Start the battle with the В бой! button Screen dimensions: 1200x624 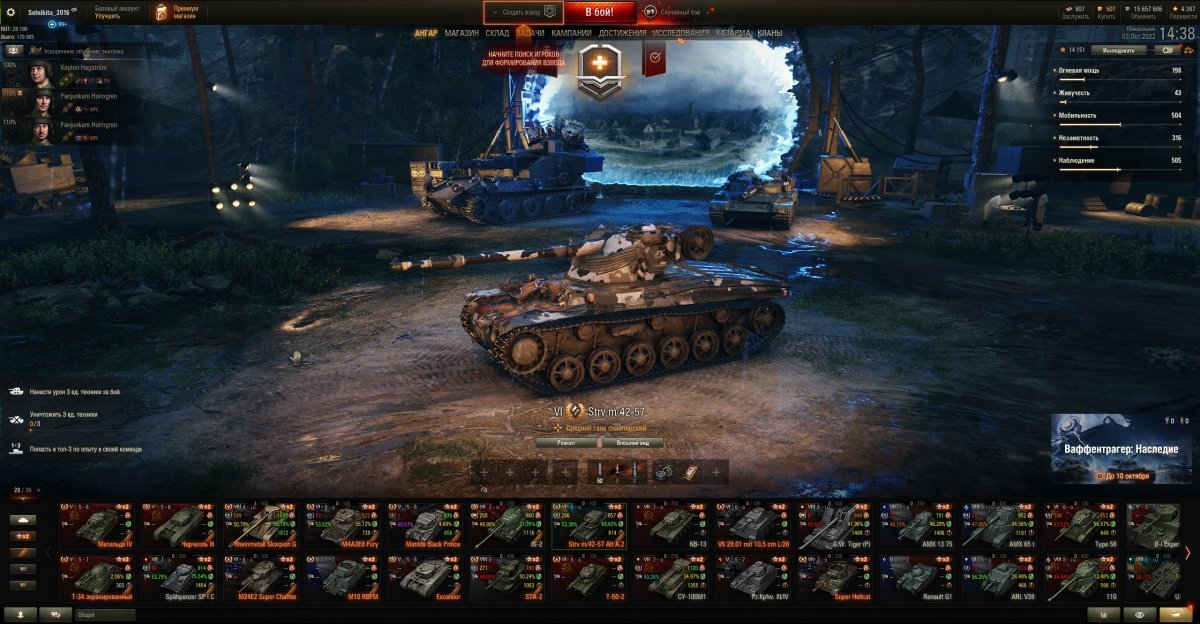pyautogui.click(x=599, y=12)
